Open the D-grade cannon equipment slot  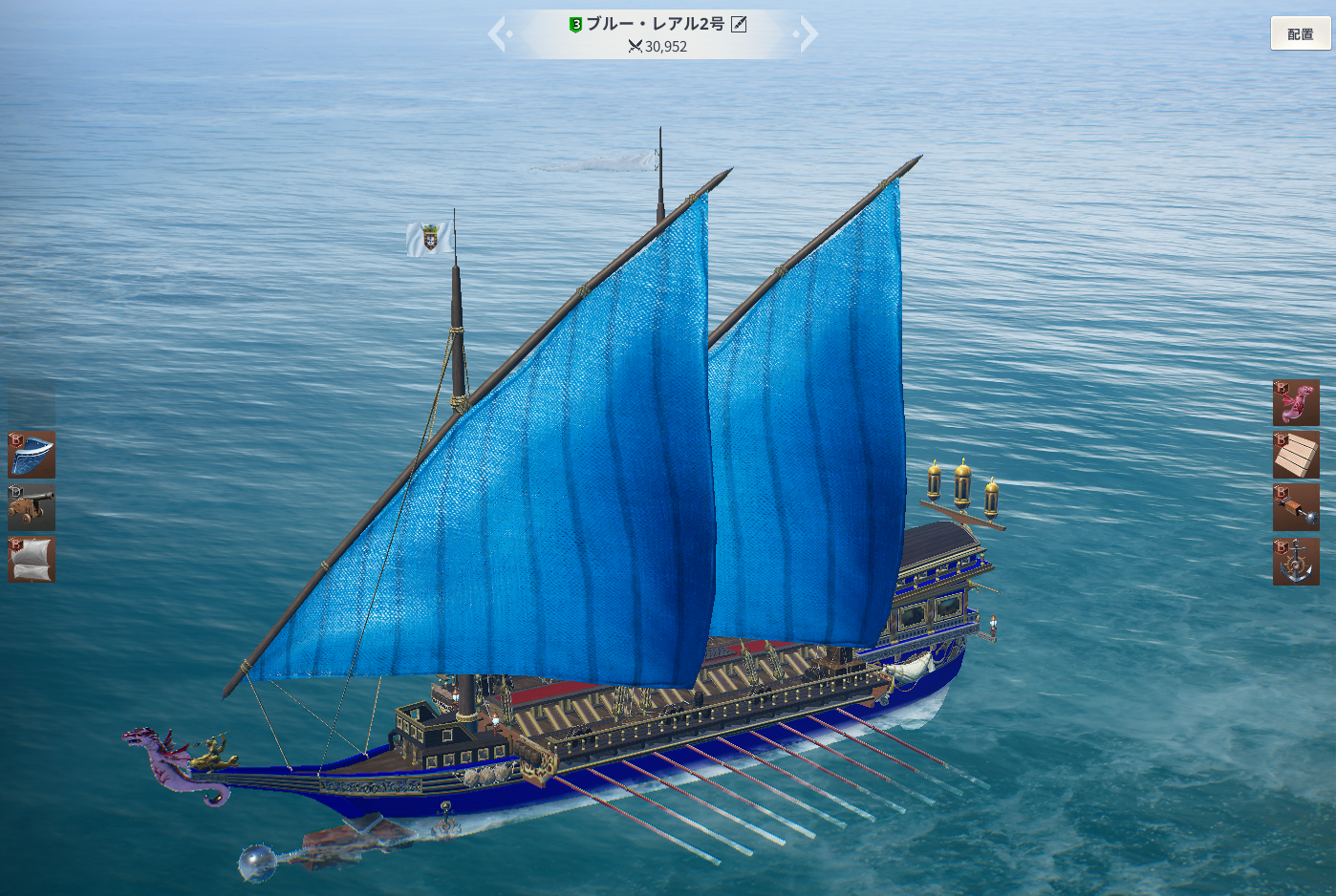[x=32, y=506]
